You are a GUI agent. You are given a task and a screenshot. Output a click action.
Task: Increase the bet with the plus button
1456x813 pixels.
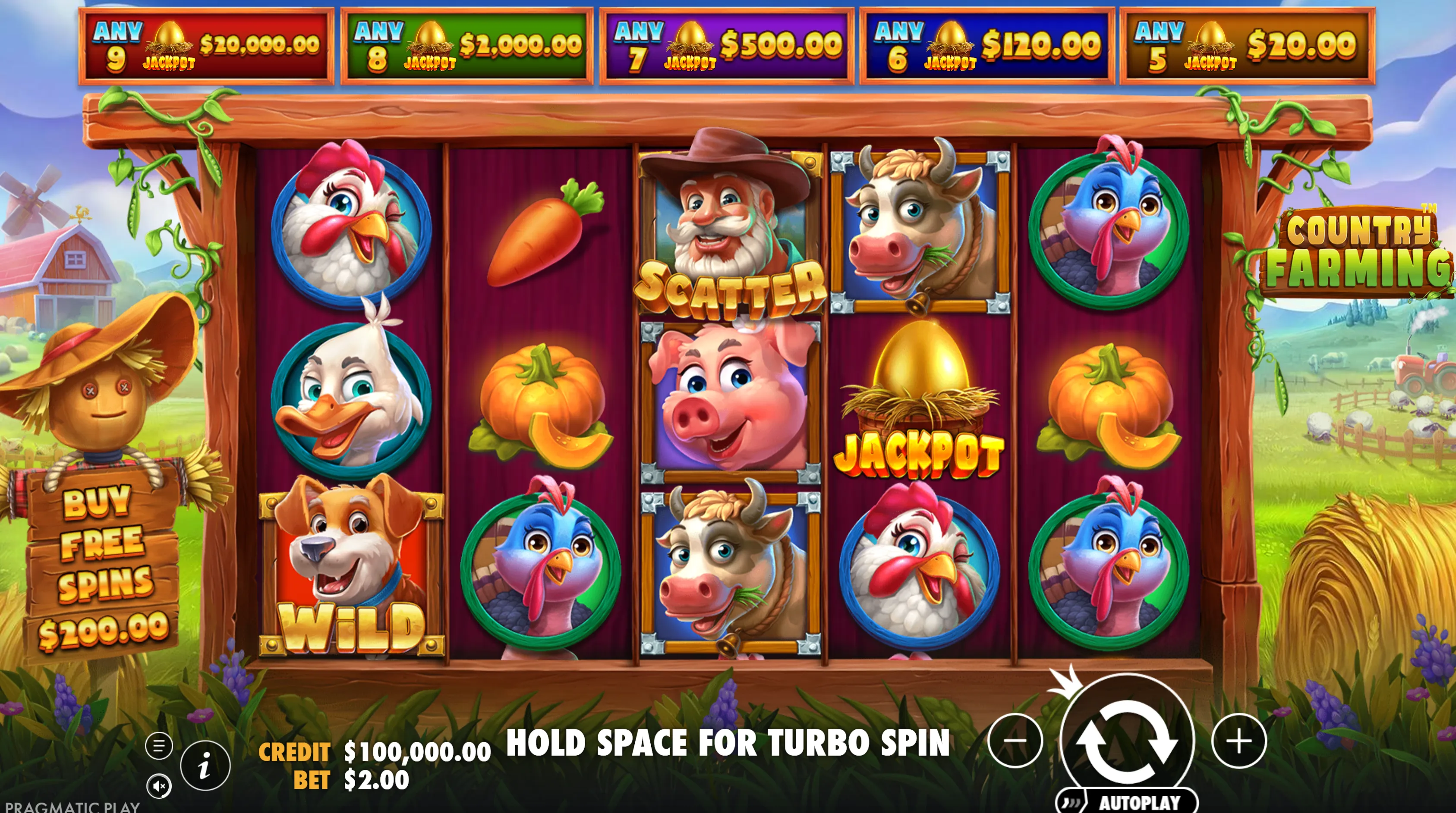point(1239,741)
